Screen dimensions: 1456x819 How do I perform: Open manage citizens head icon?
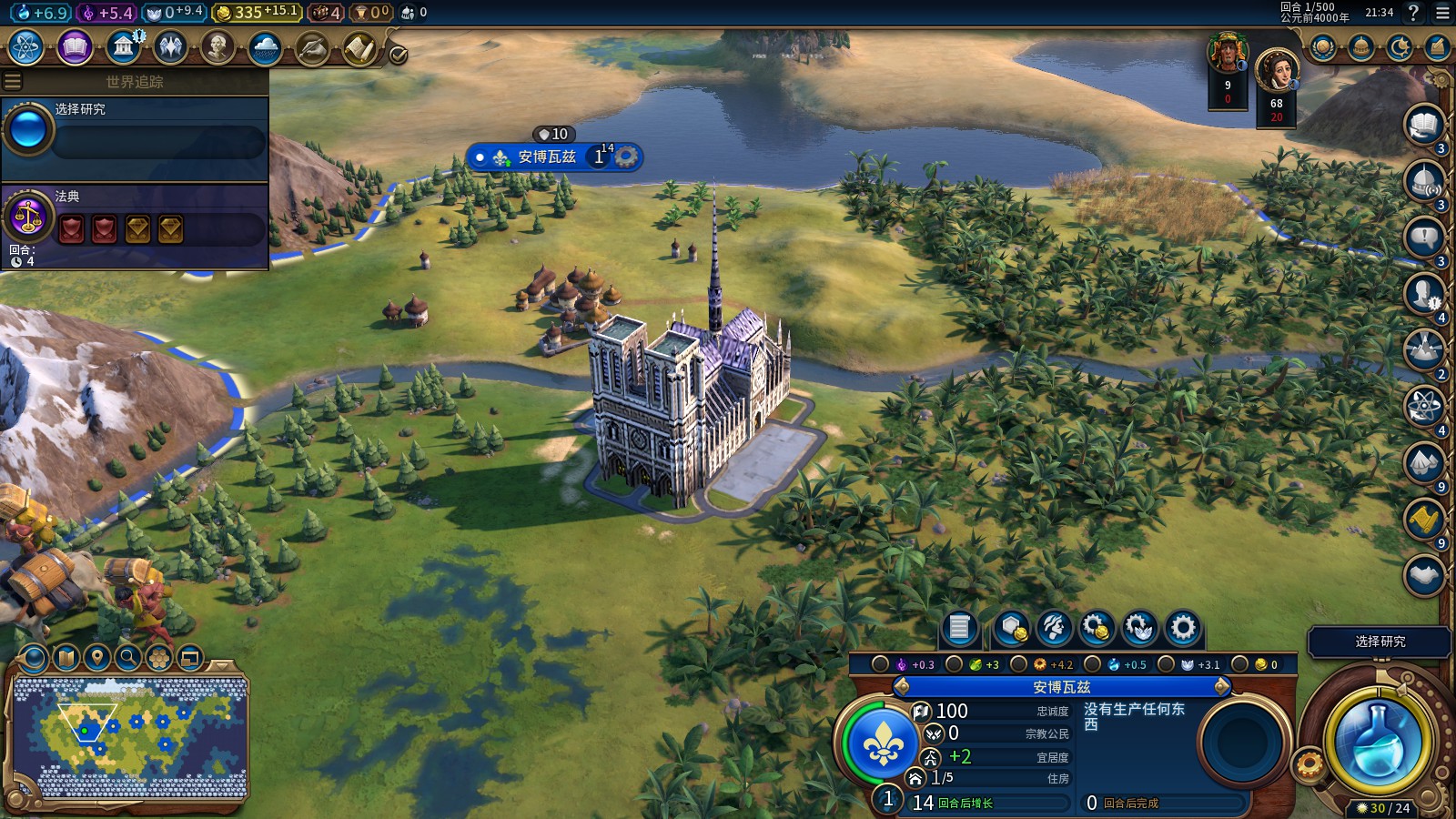pyautogui.click(x=1054, y=628)
